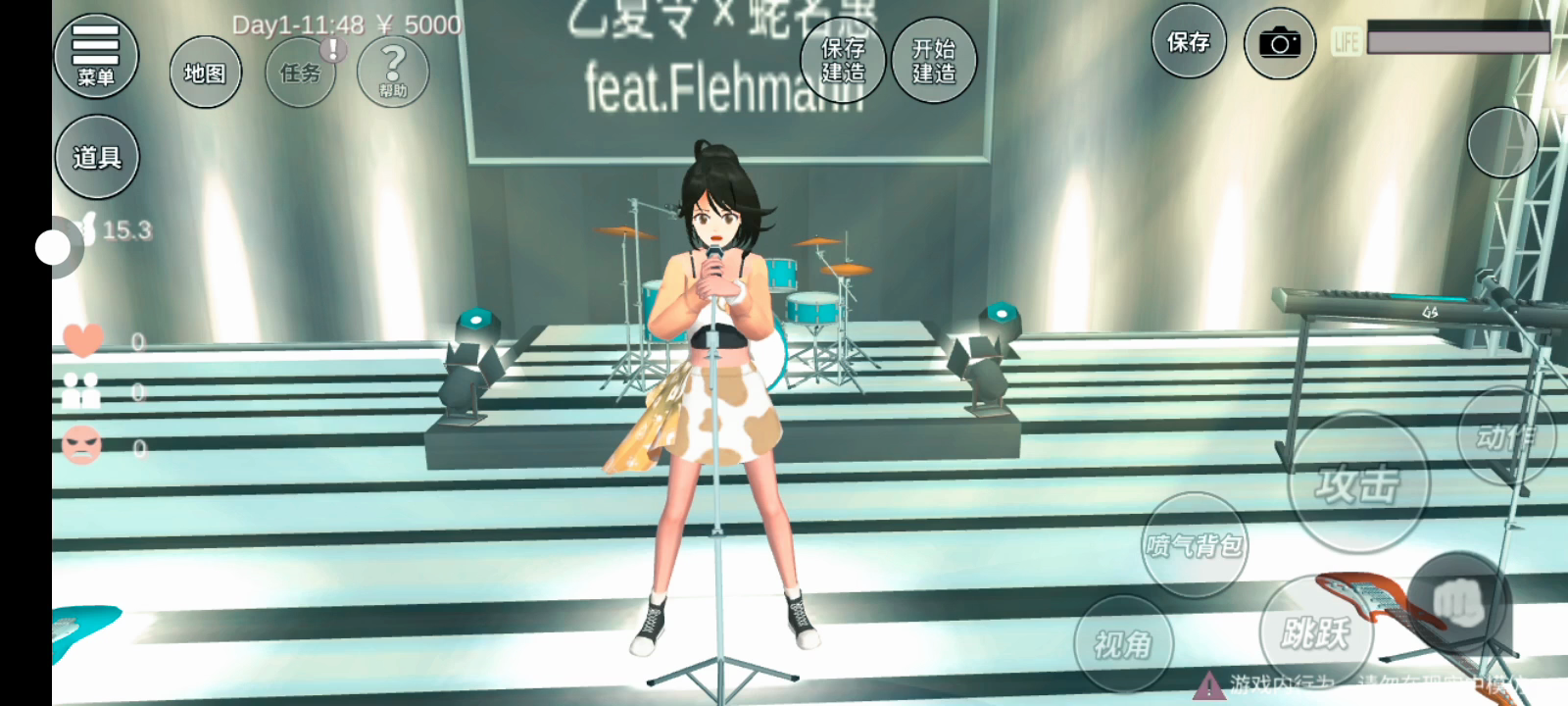Activate the 攻击 attack button
The width and height of the screenshot is (1568, 706).
(x=1357, y=483)
